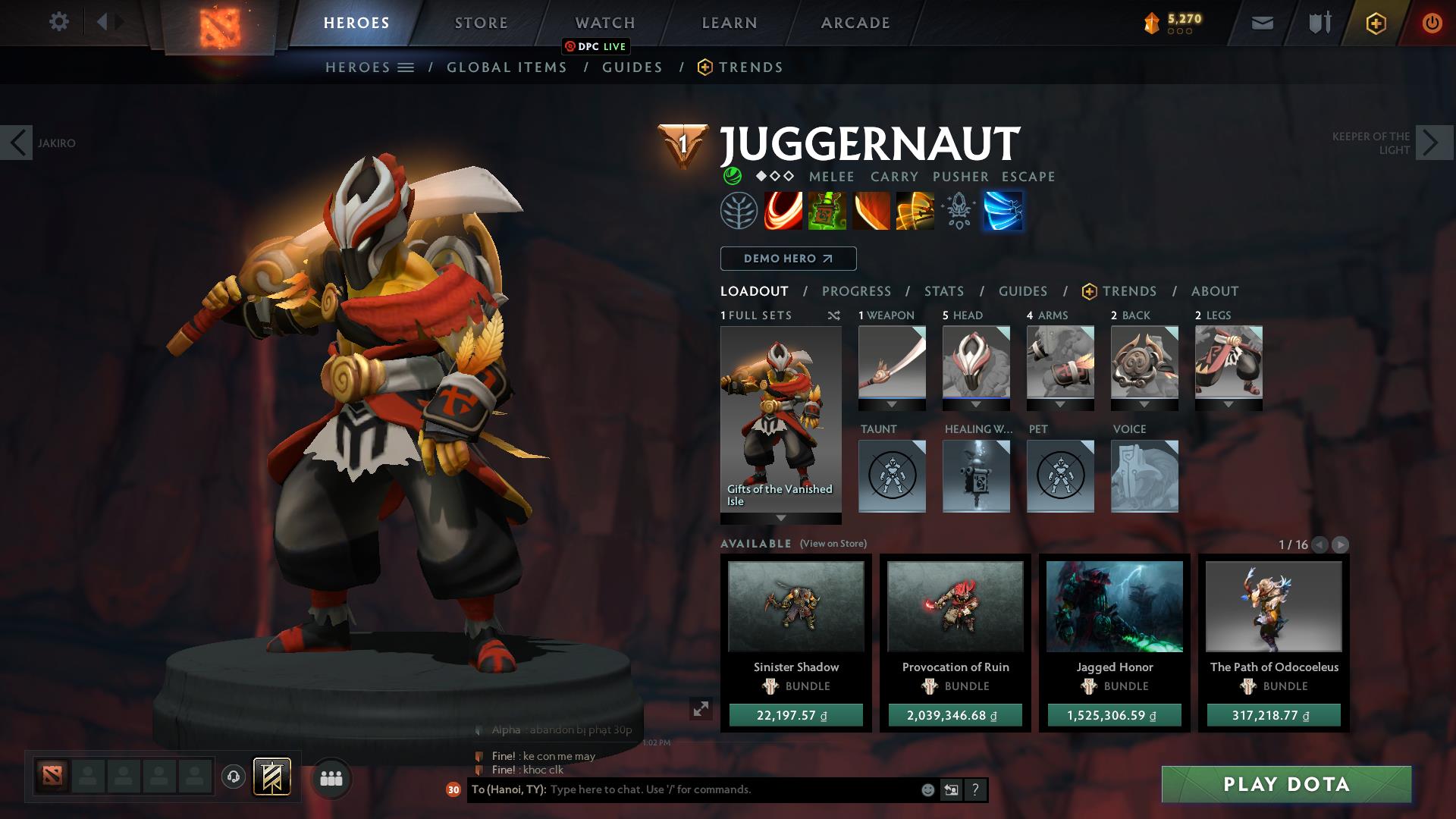Screen dimensions: 1456x819
Task: Select the Healing Ward ability icon
Action: (x=827, y=211)
